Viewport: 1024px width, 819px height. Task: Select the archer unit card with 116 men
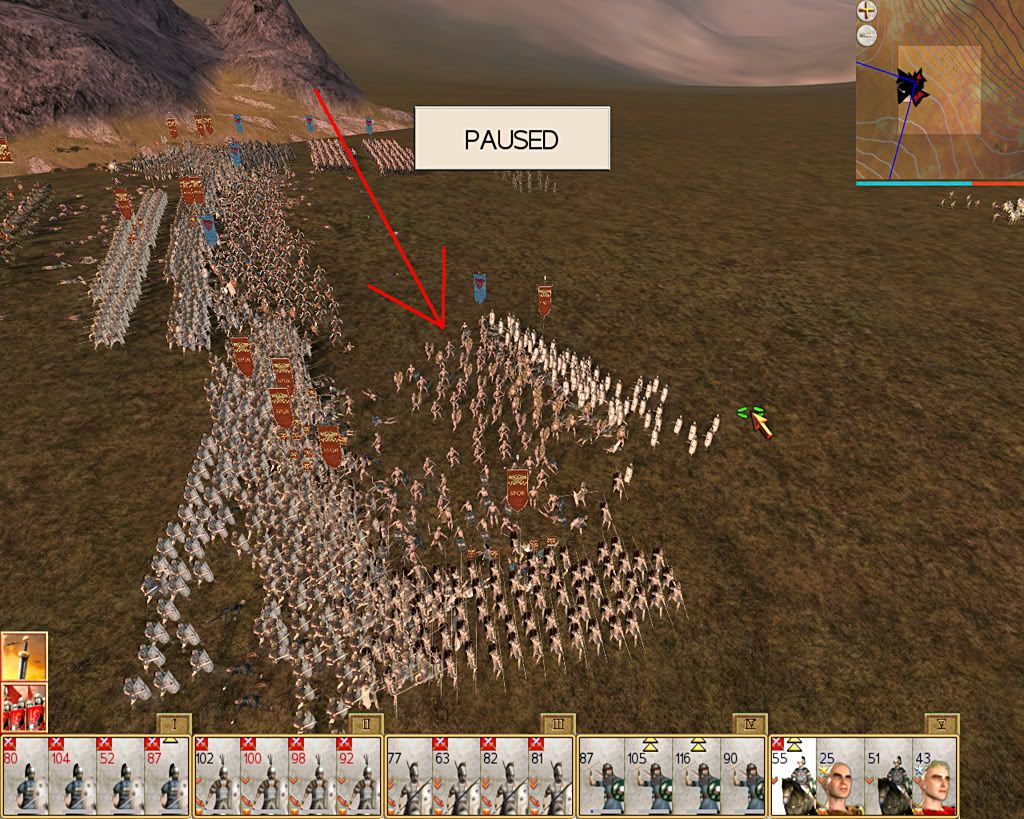[x=696, y=776]
